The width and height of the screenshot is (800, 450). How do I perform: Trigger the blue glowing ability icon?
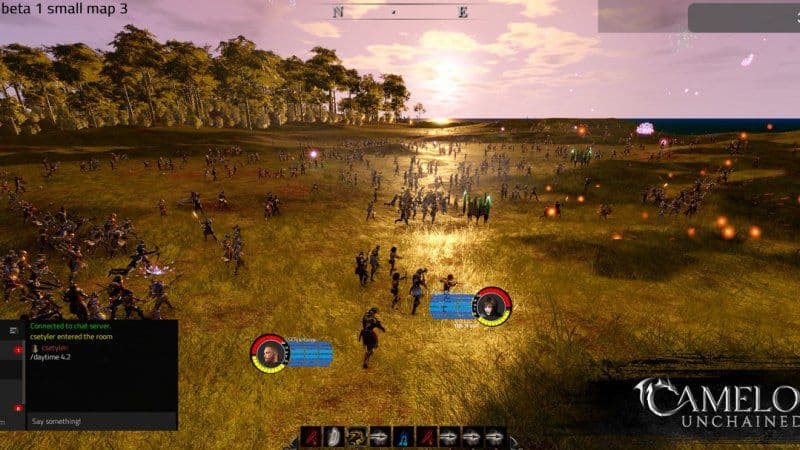(403, 438)
